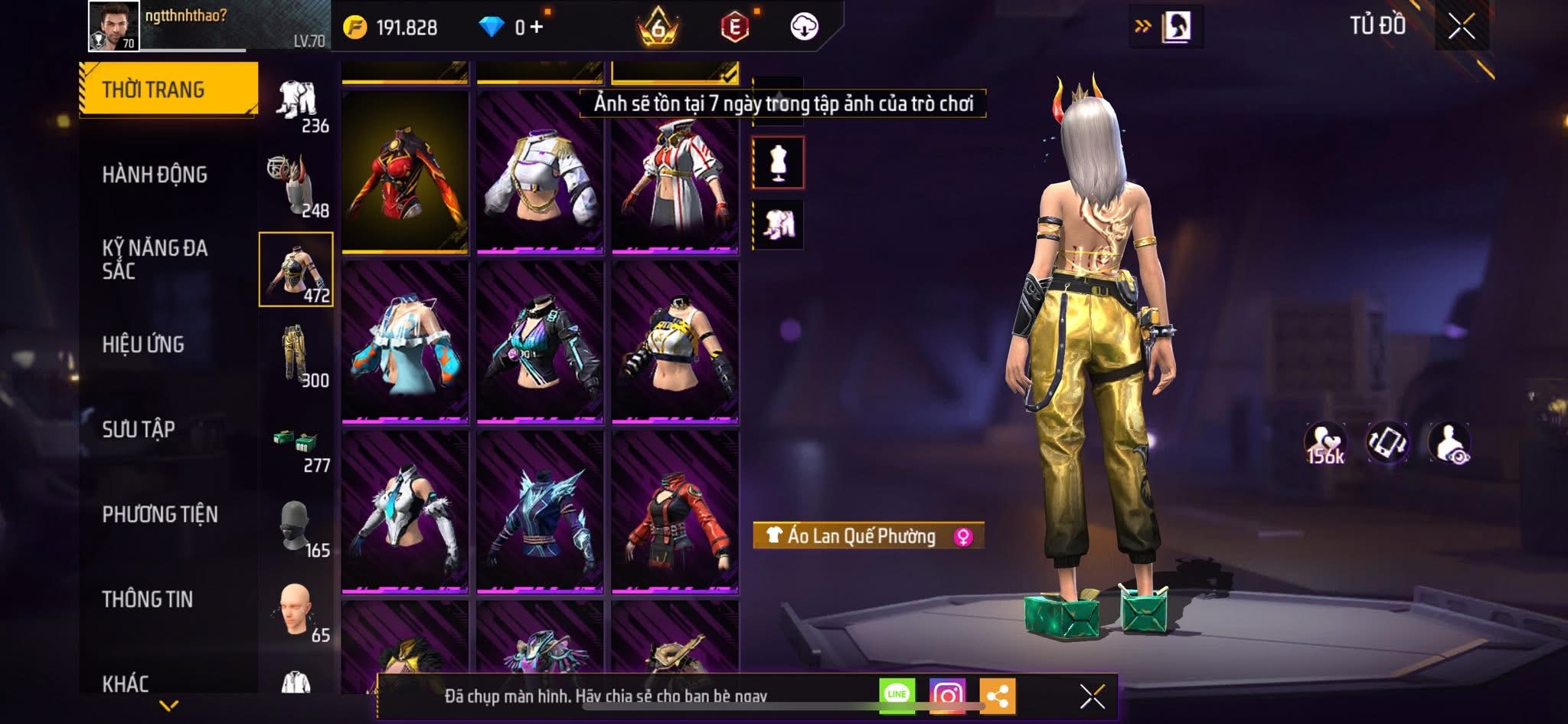The width and height of the screenshot is (1568, 724).
Task: Select the KỸ NĂNG ĐA SẮC tab
Action: point(155,259)
